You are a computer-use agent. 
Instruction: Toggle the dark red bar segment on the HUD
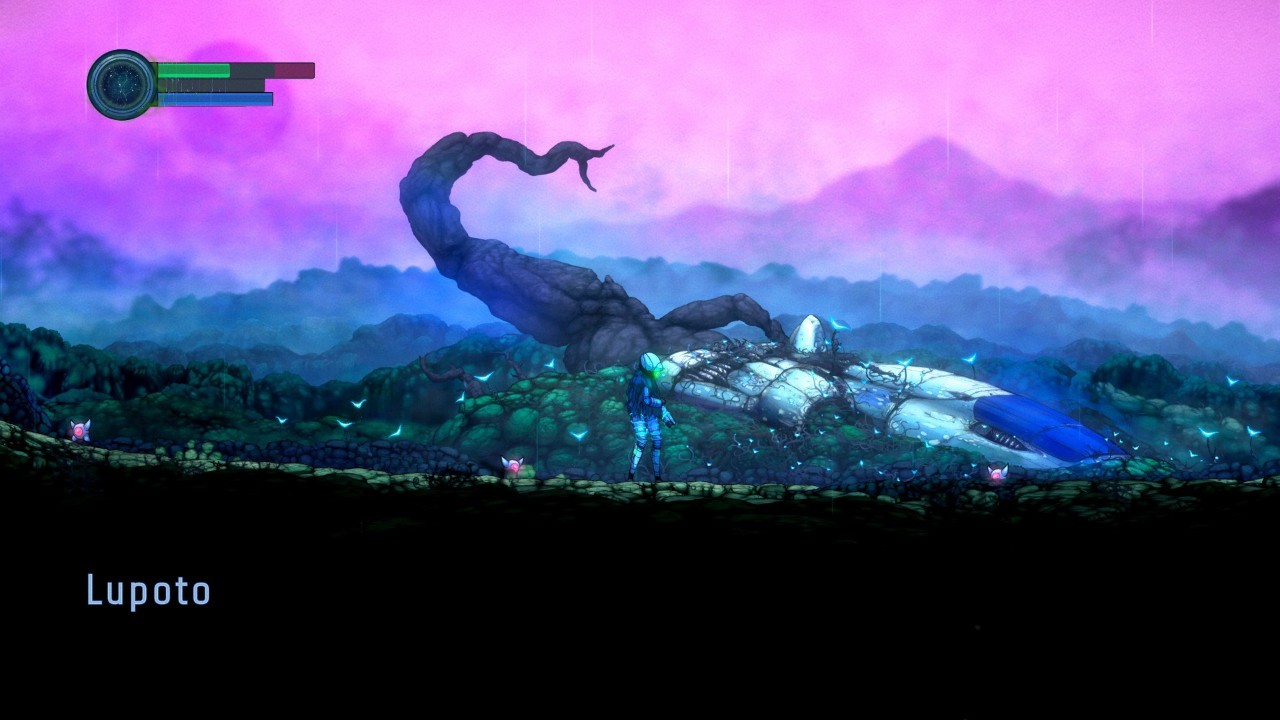click(x=295, y=70)
